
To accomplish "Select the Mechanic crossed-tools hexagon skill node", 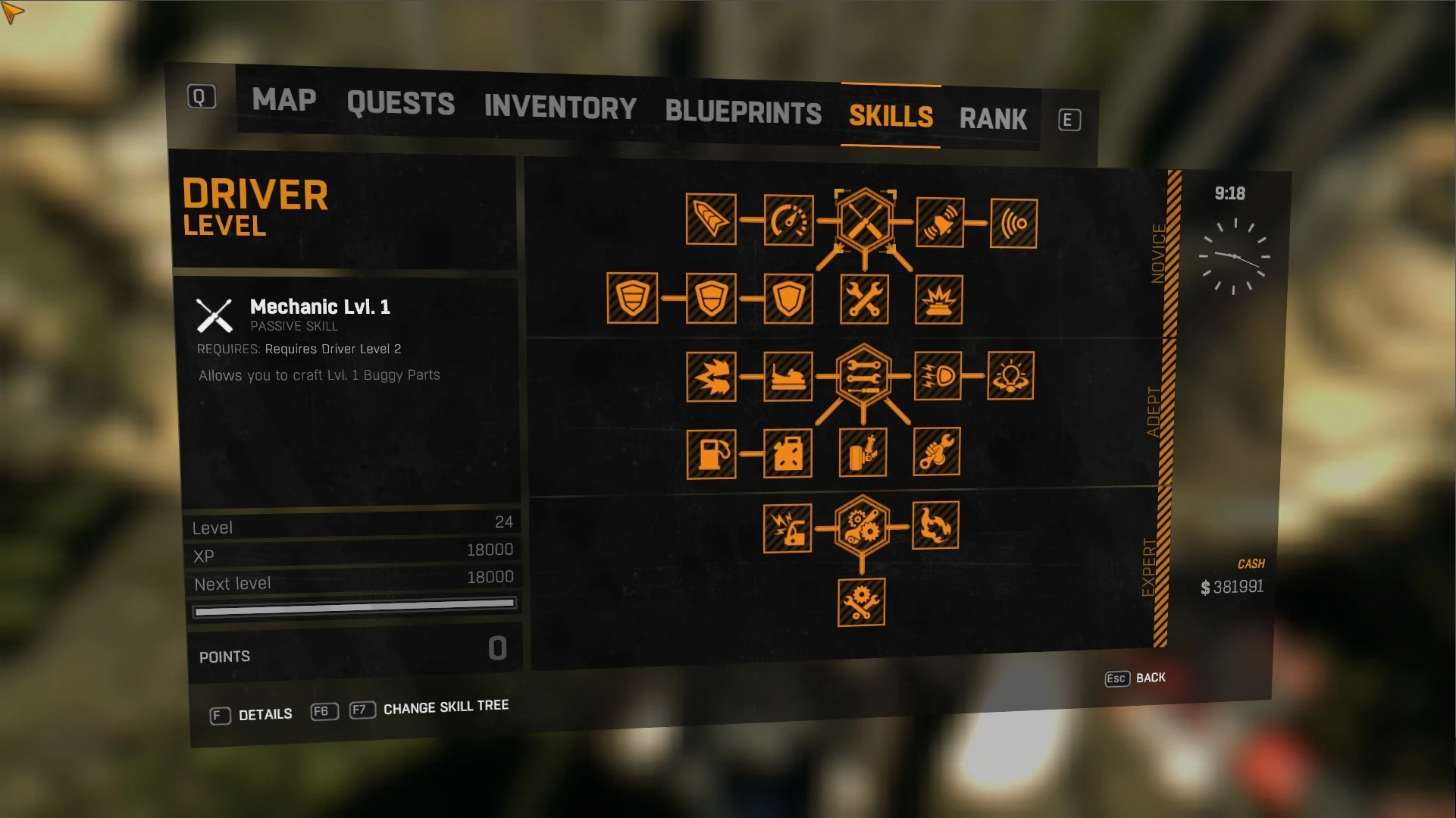I will (x=864, y=218).
